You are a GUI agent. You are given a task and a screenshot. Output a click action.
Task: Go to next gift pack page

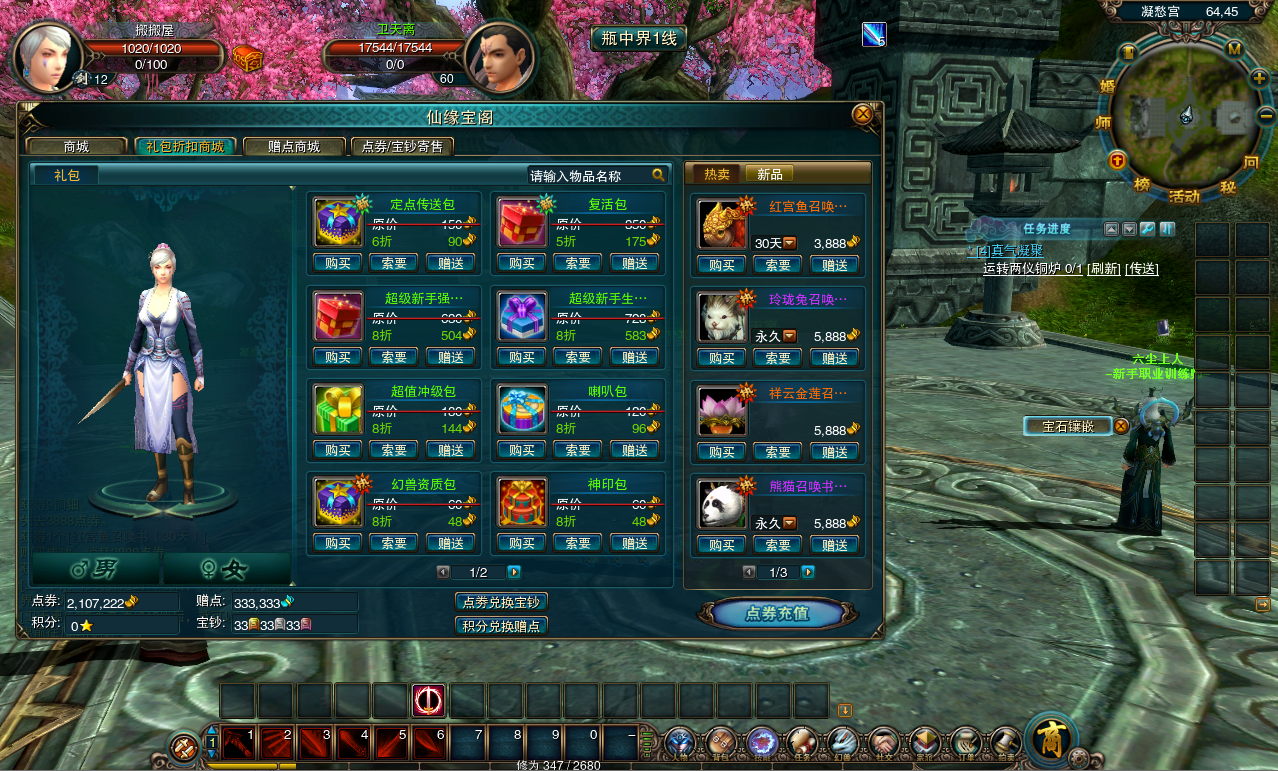pos(514,572)
